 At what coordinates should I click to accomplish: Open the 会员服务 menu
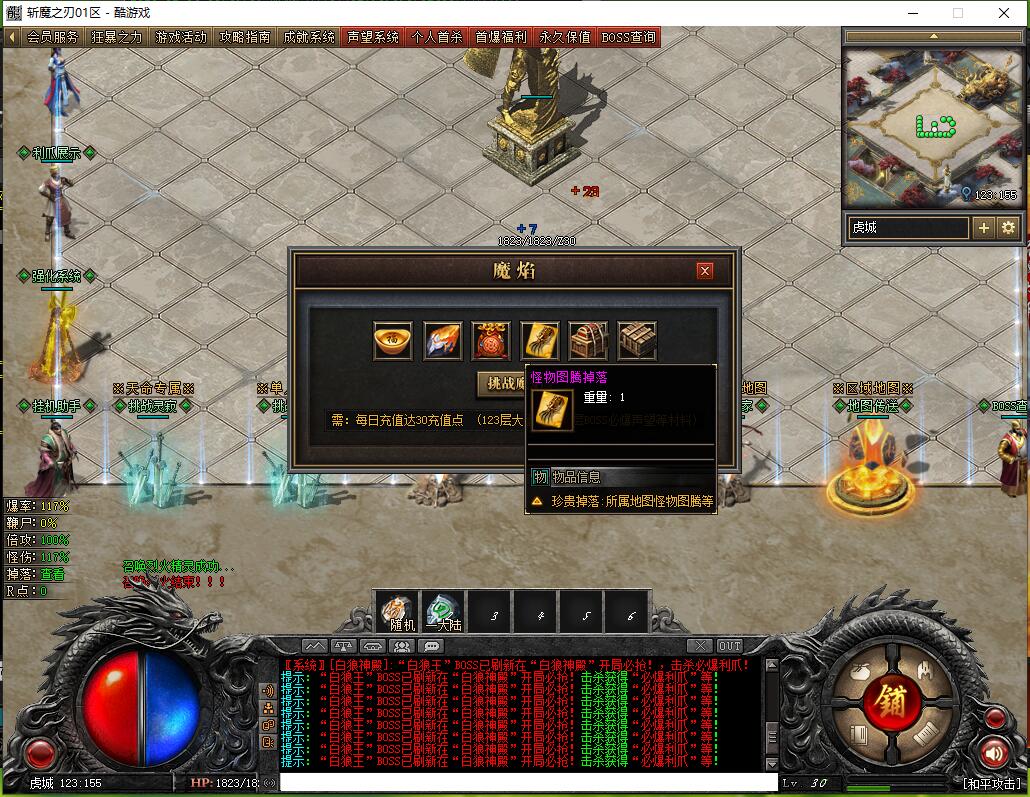point(52,37)
